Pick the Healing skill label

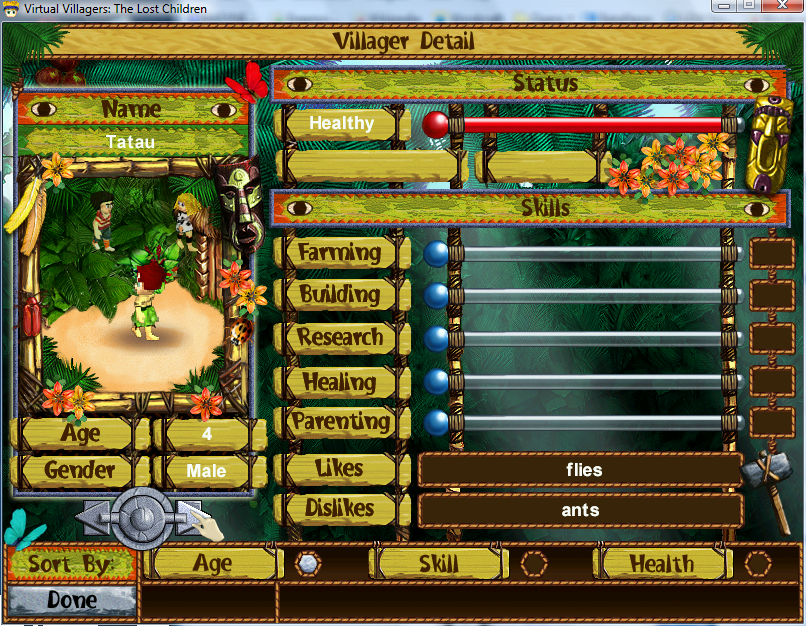coord(340,381)
